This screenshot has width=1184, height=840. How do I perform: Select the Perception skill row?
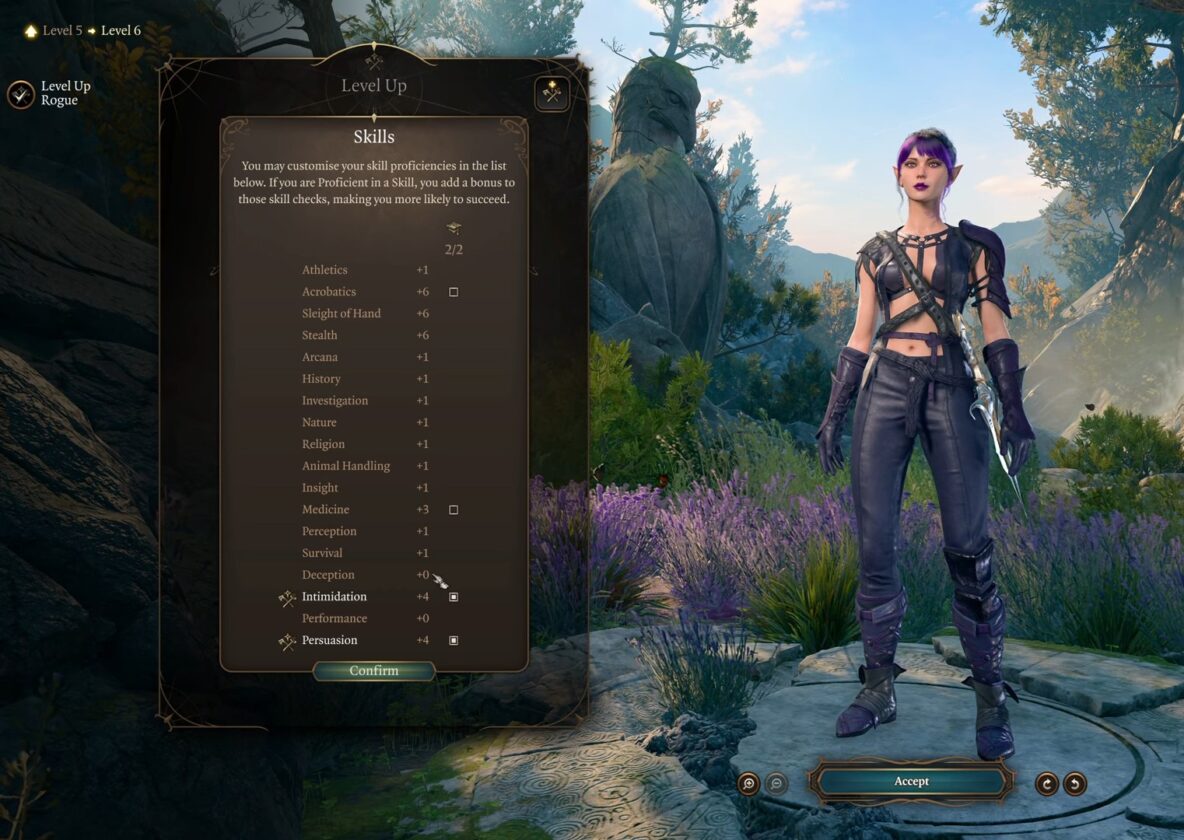[x=329, y=531]
